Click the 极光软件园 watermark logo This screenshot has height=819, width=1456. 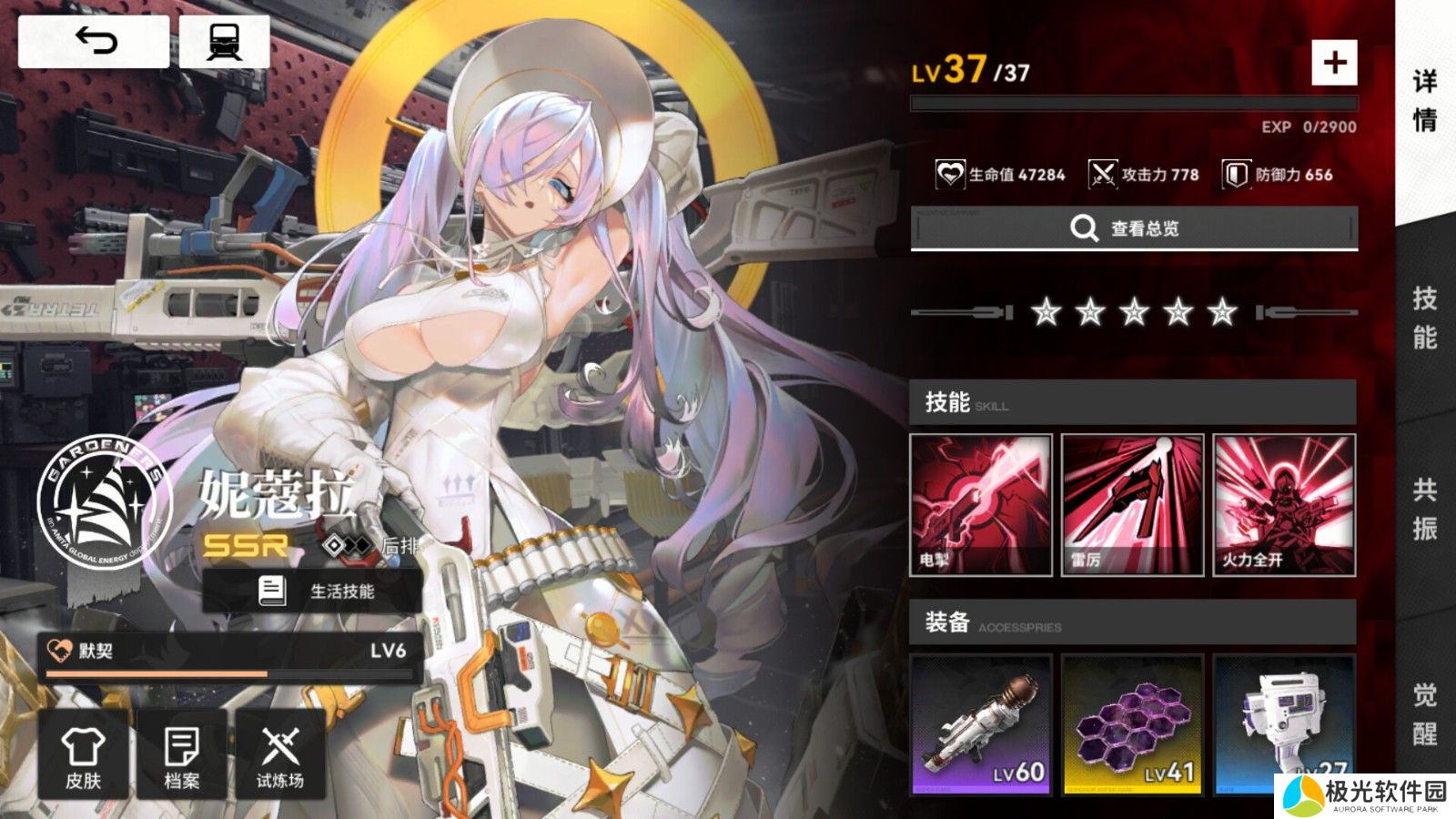click(1365, 795)
